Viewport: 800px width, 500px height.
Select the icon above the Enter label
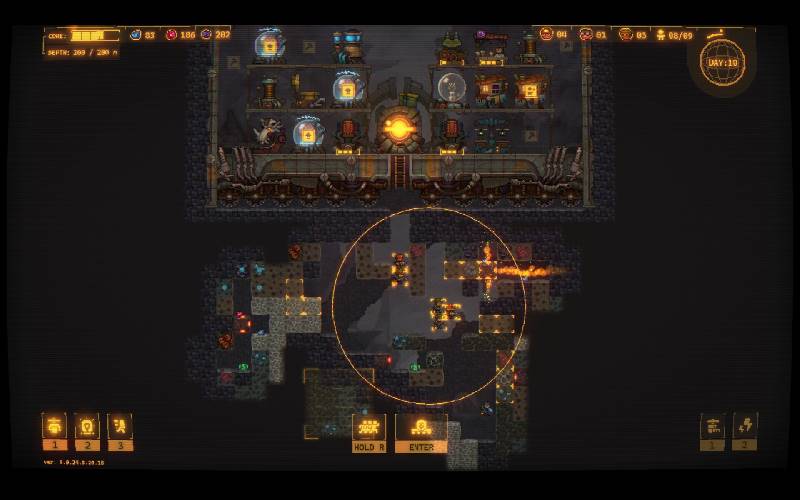[421, 427]
